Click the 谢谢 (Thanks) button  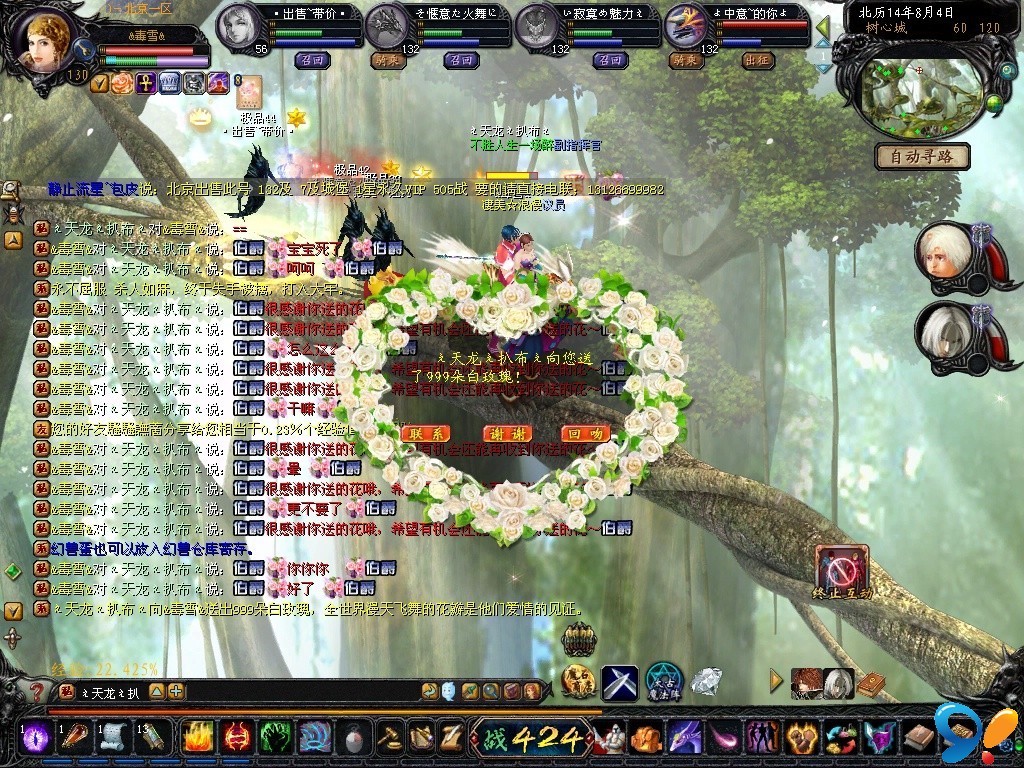507,434
